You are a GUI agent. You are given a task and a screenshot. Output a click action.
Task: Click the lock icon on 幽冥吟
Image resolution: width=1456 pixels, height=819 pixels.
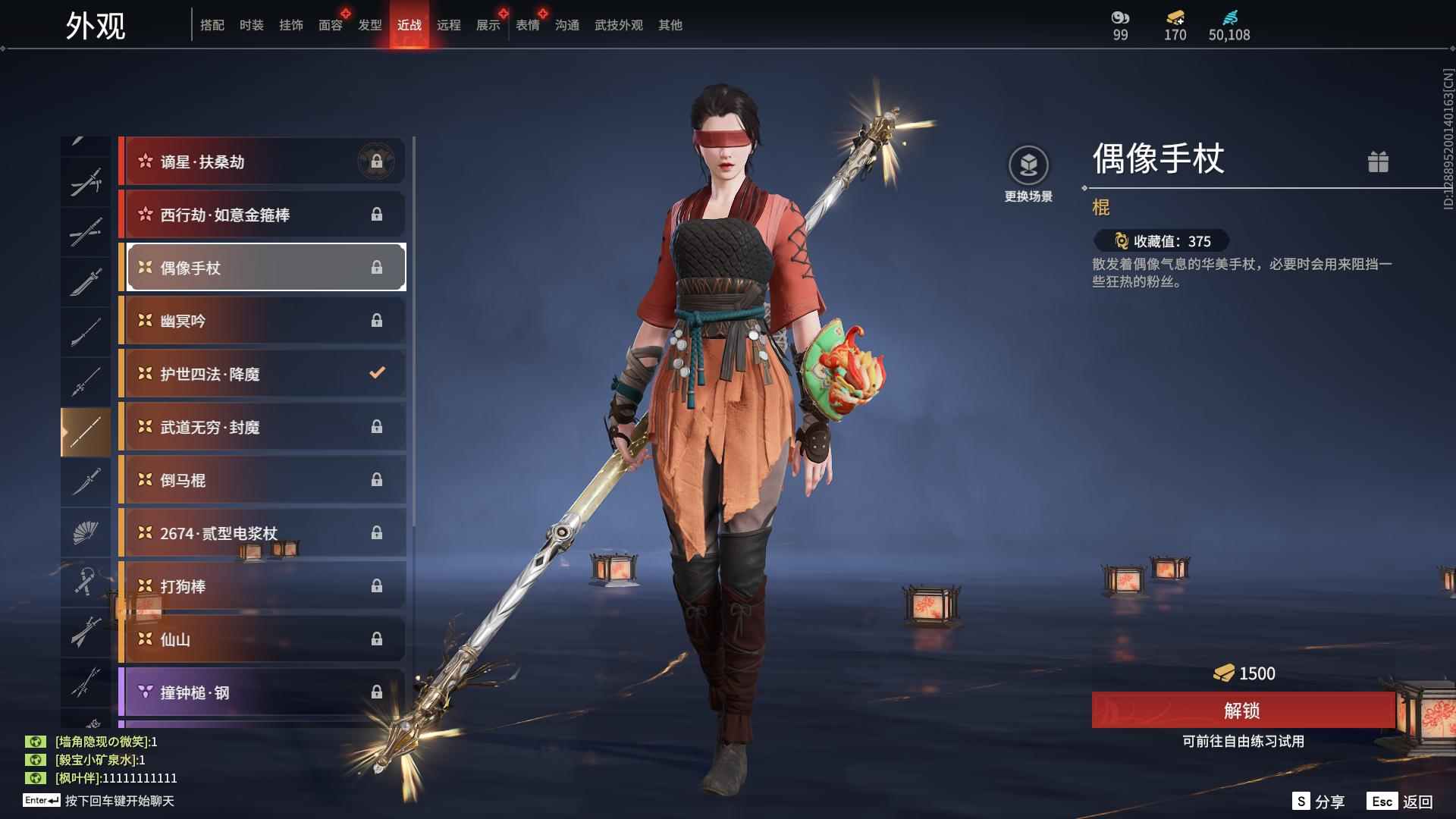[375, 320]
